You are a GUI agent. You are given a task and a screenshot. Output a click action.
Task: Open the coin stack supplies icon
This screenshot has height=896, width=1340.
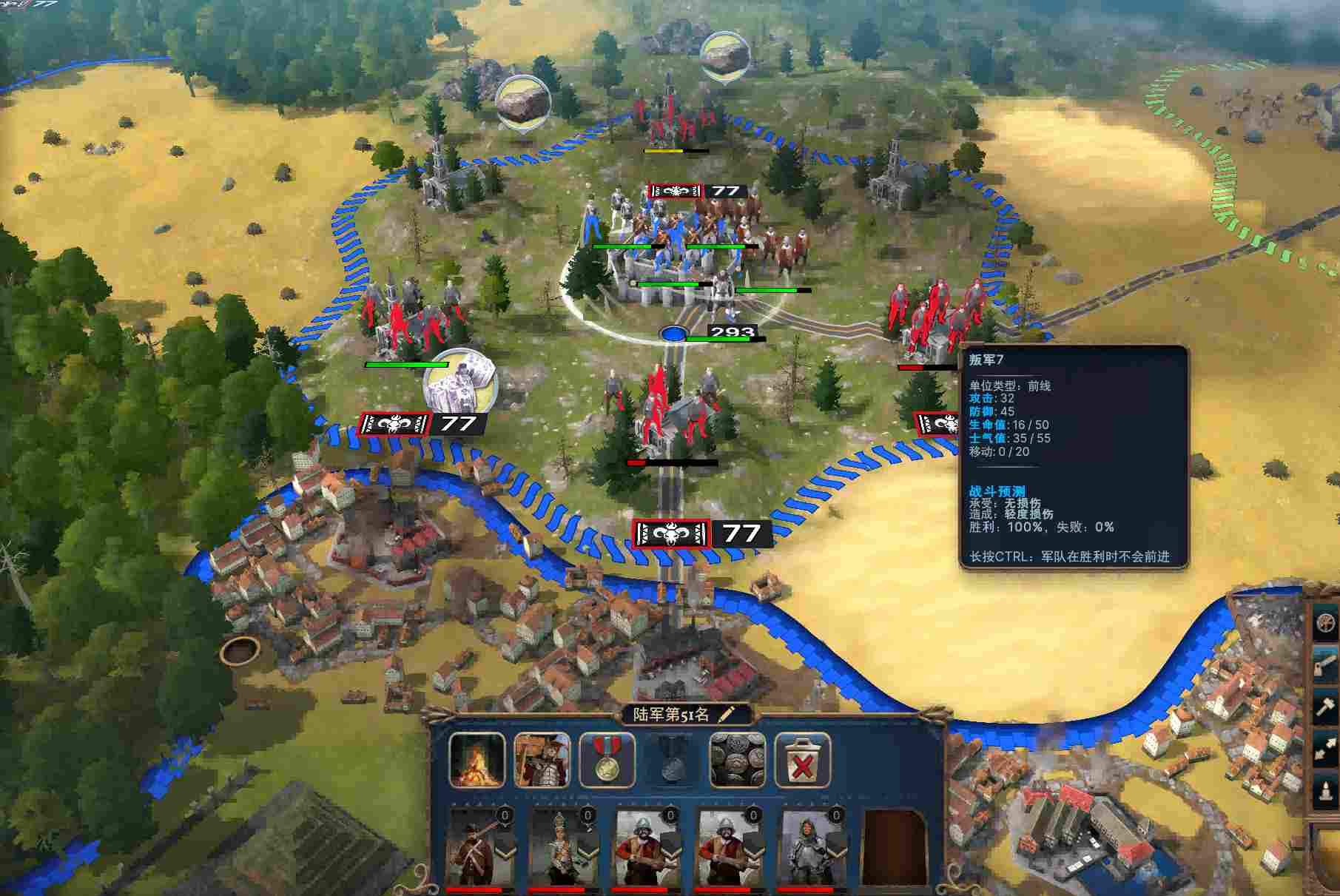tap(735, 759)
